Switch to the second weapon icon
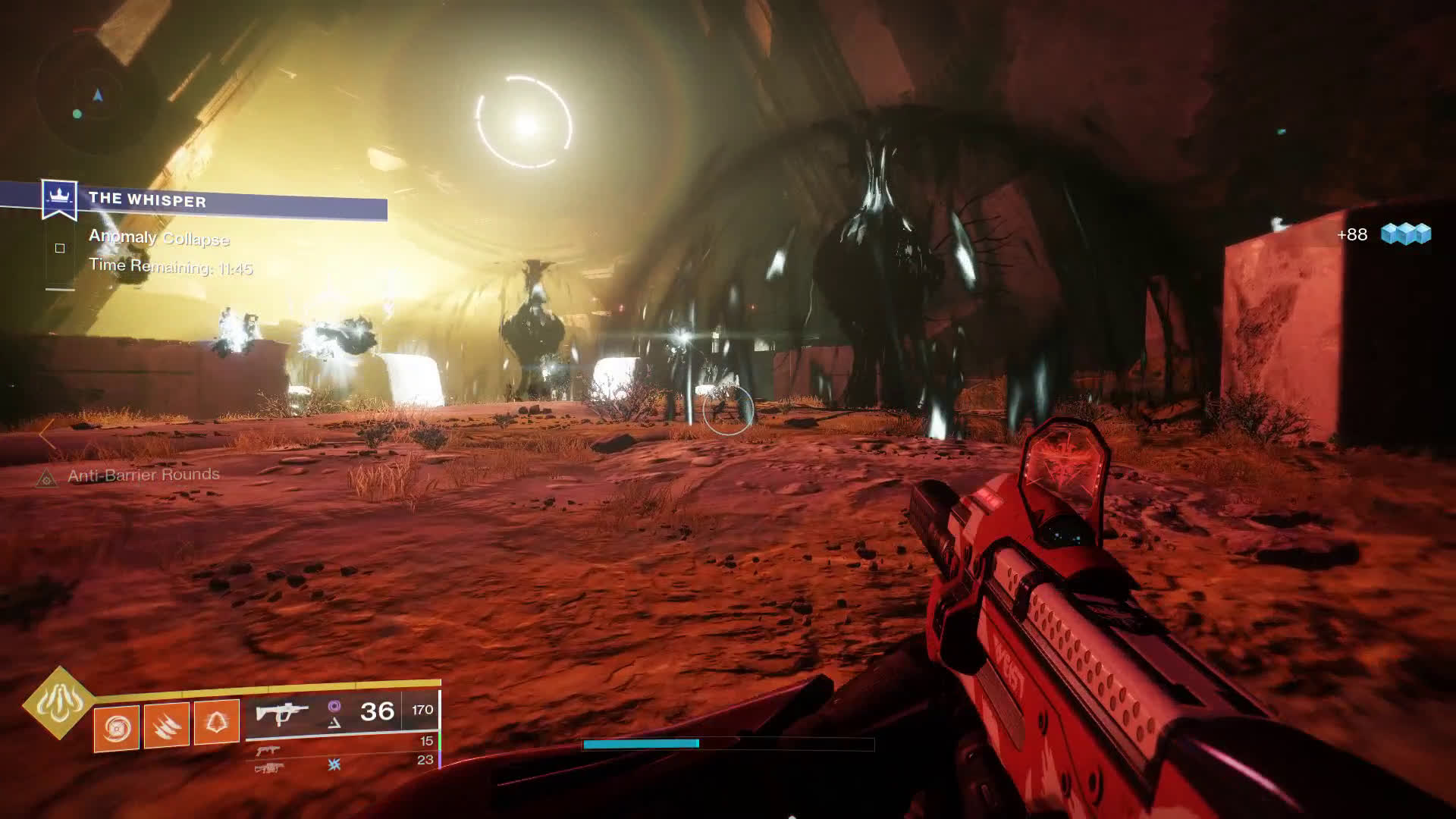1456x819 pixels. (267, 750)
